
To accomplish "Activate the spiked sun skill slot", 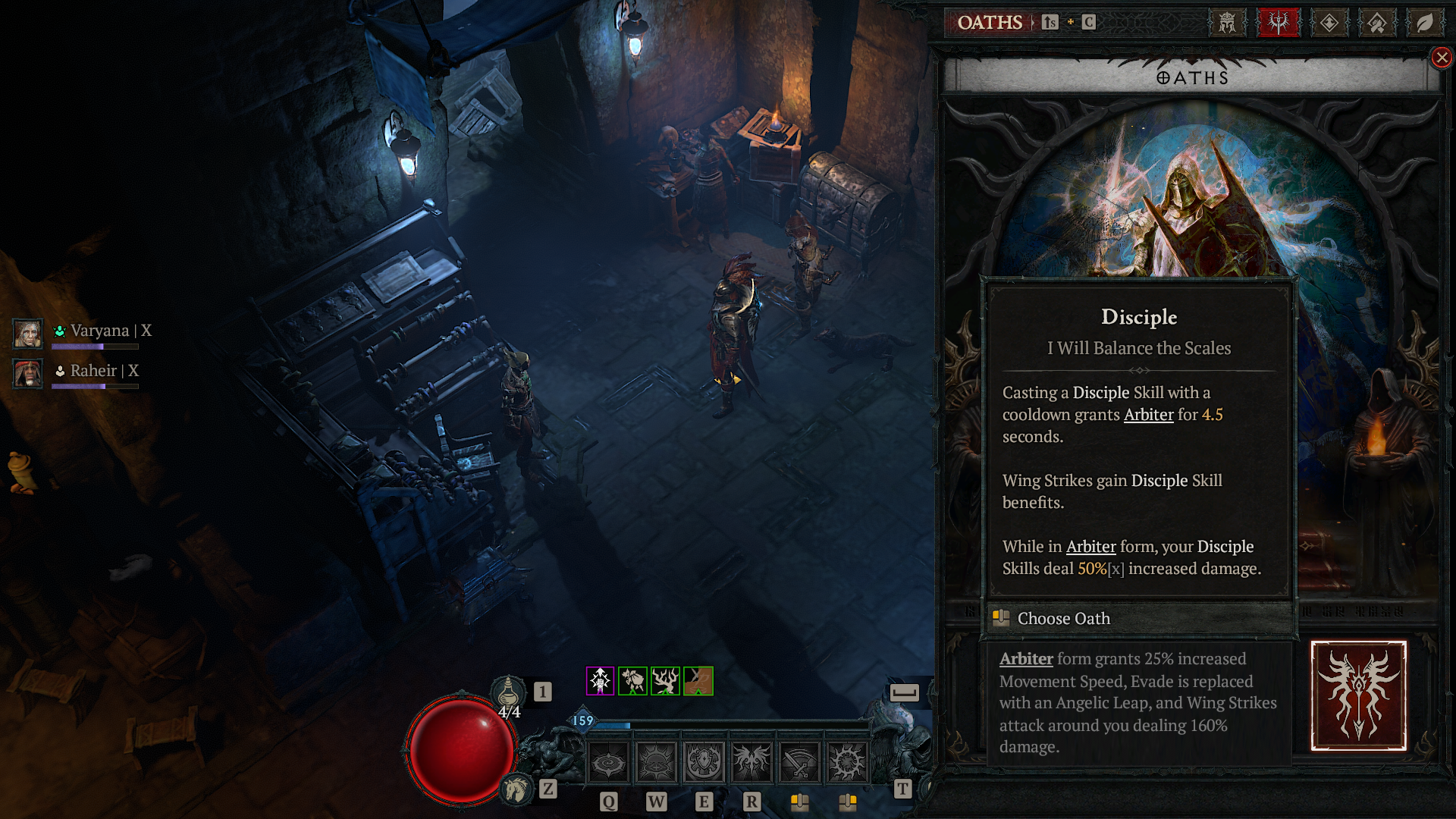I will 847,762.
